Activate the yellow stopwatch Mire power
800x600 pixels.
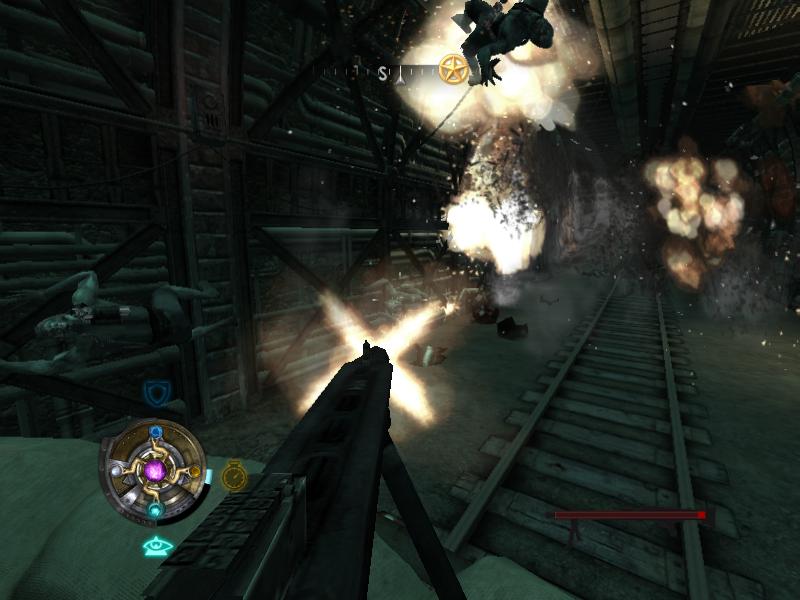(x=233, y=474)
